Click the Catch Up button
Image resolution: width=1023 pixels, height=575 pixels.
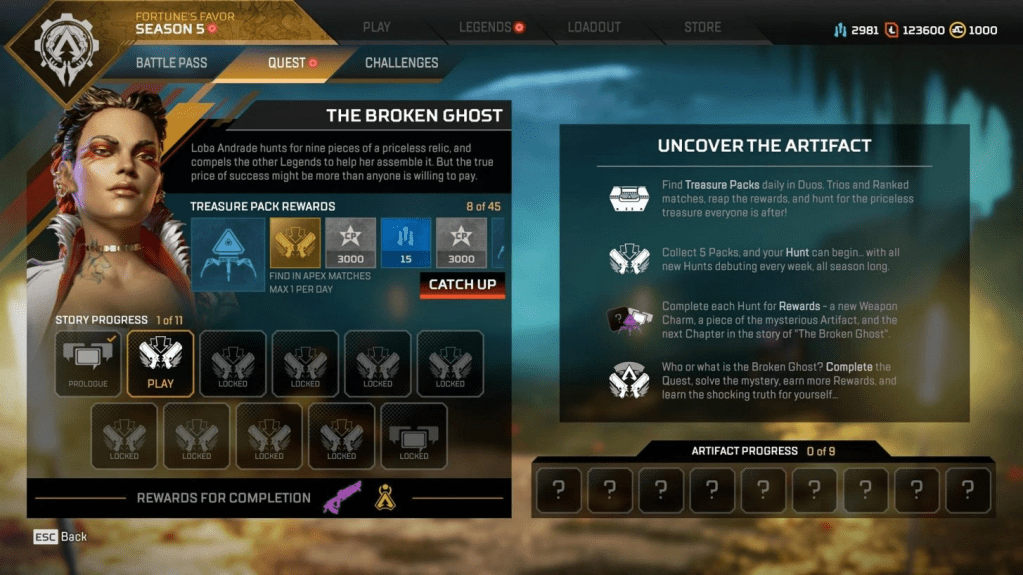click(462, 285)
